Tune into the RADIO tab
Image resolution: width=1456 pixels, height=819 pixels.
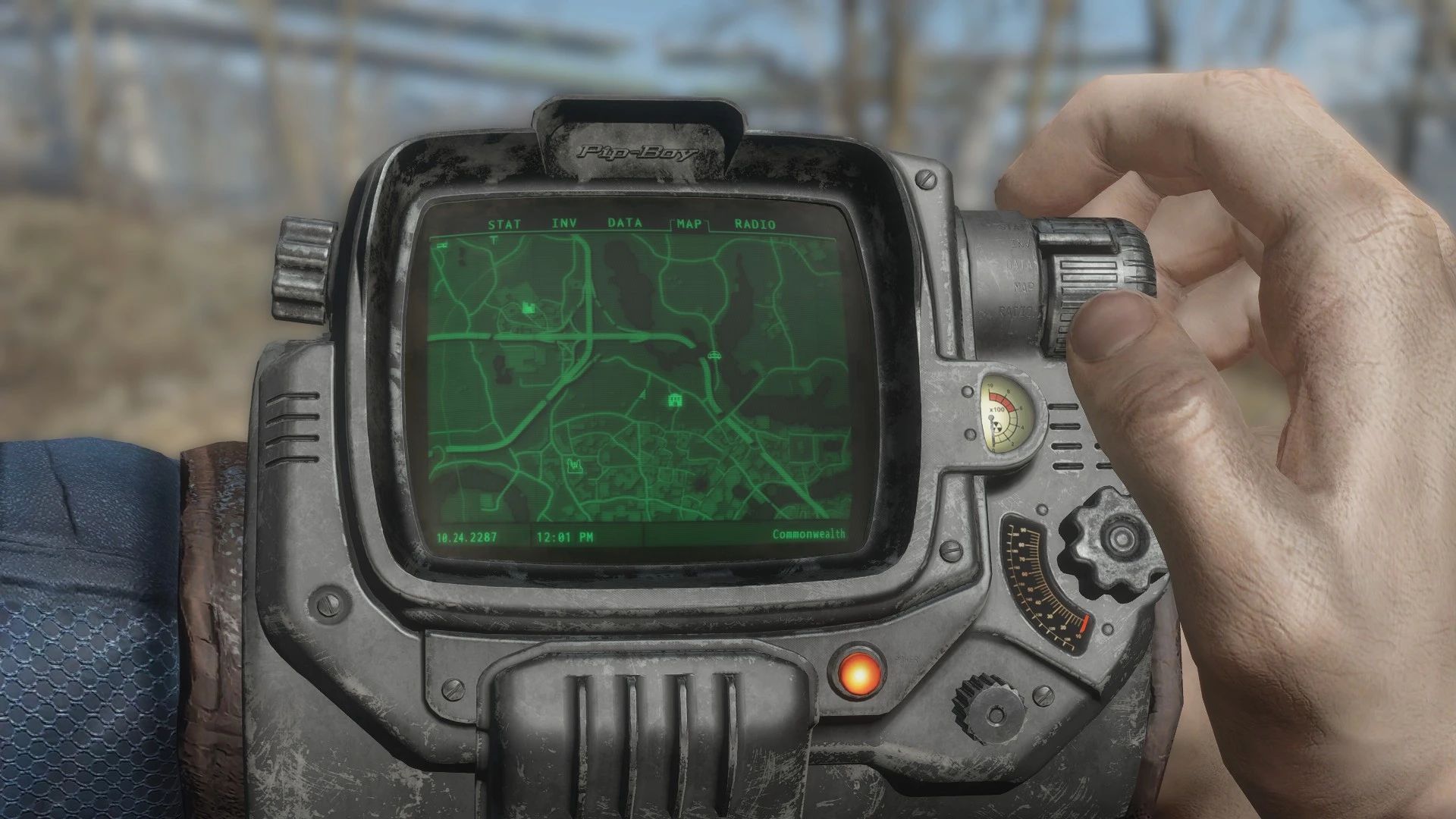[x=755, y=224]
